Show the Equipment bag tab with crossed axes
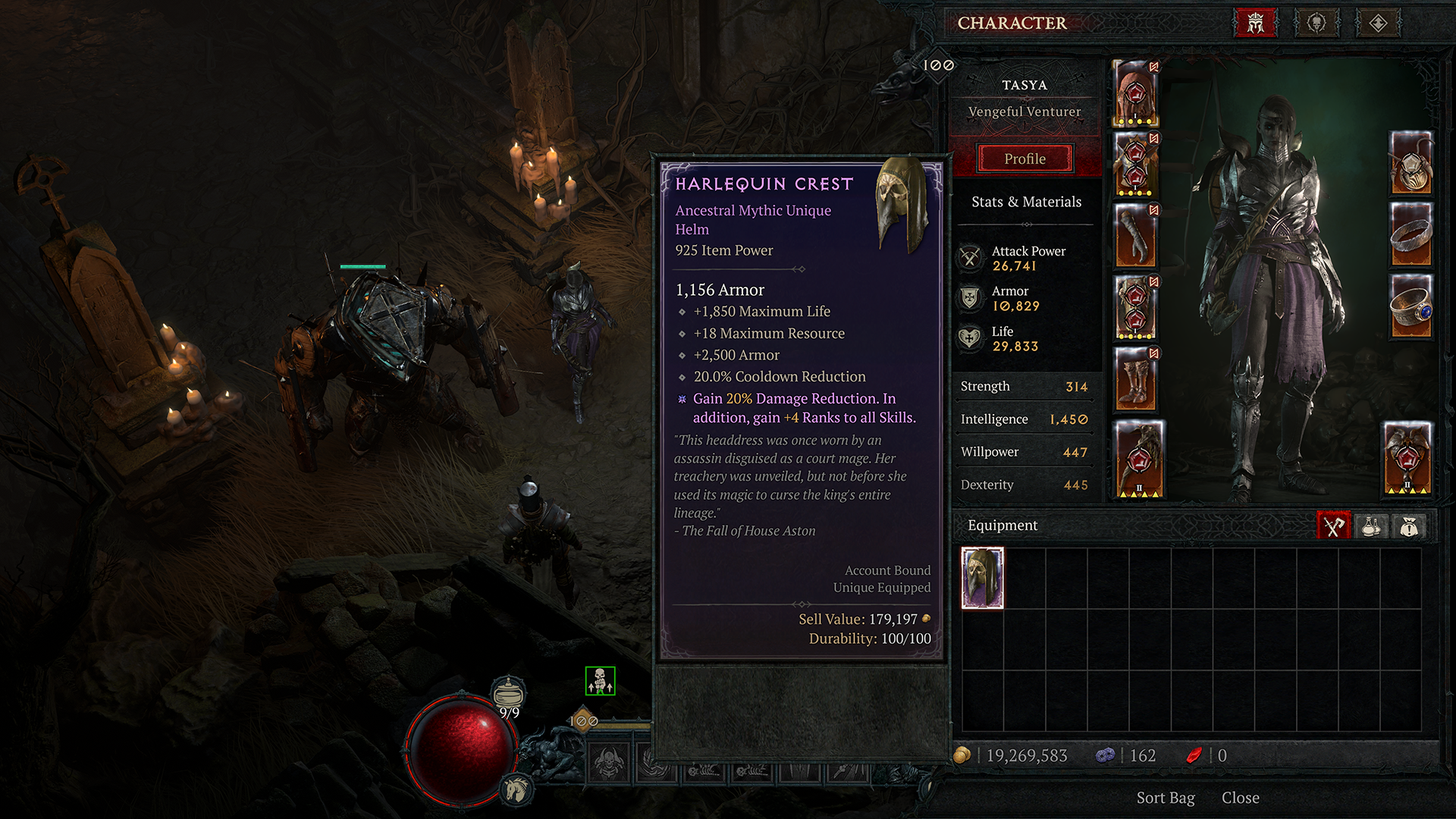Viewport: 1456px width, 819px height. (x=1333, y=526)
